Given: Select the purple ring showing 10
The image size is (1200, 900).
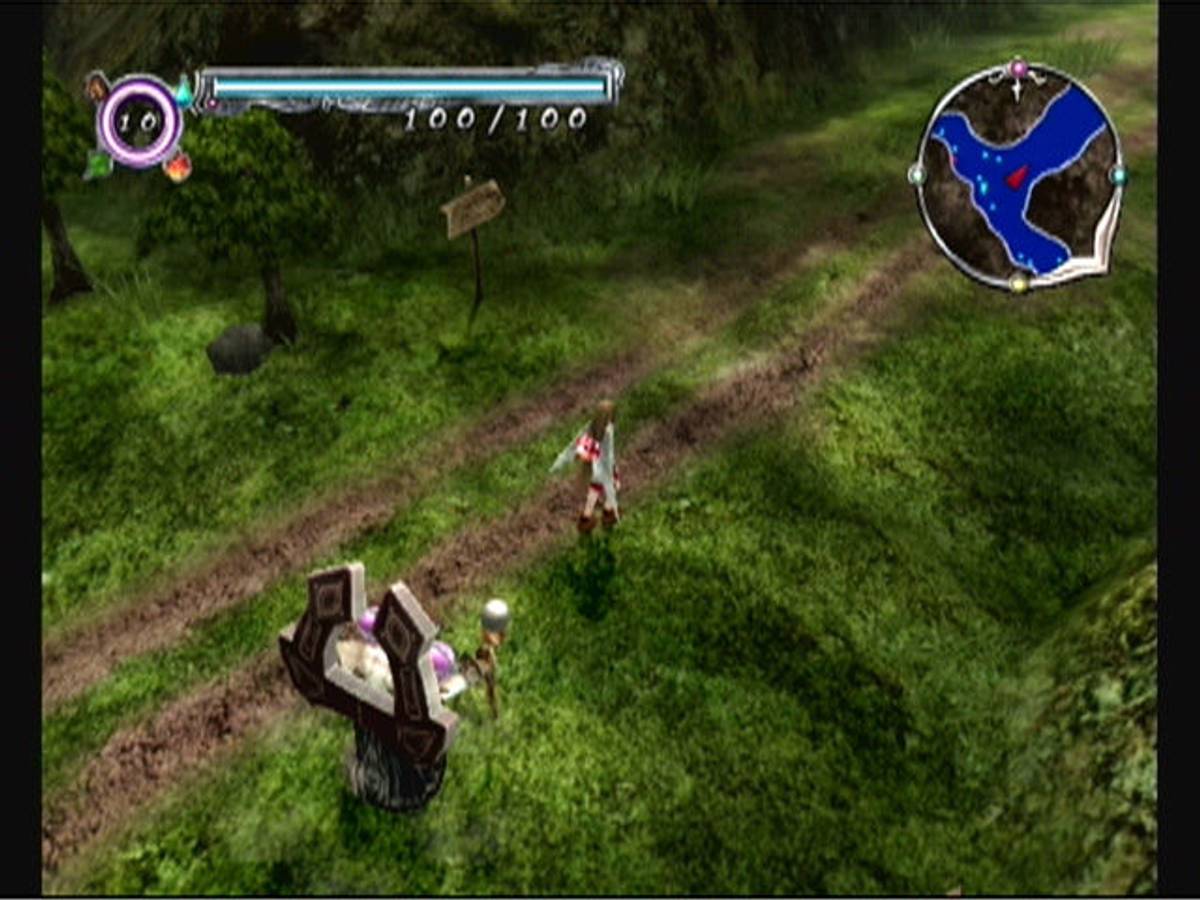Looking at the screenshot, I should (140, 121).
